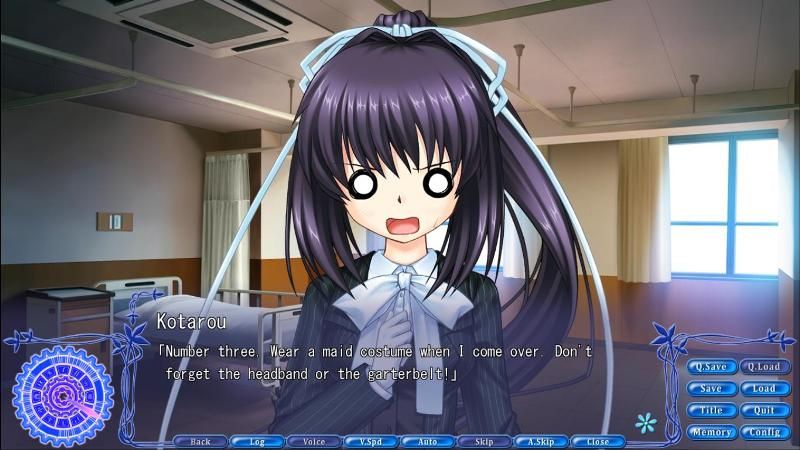800x450 pixels.
Task: Choose the A.Skip button
Action: point(541,441)
